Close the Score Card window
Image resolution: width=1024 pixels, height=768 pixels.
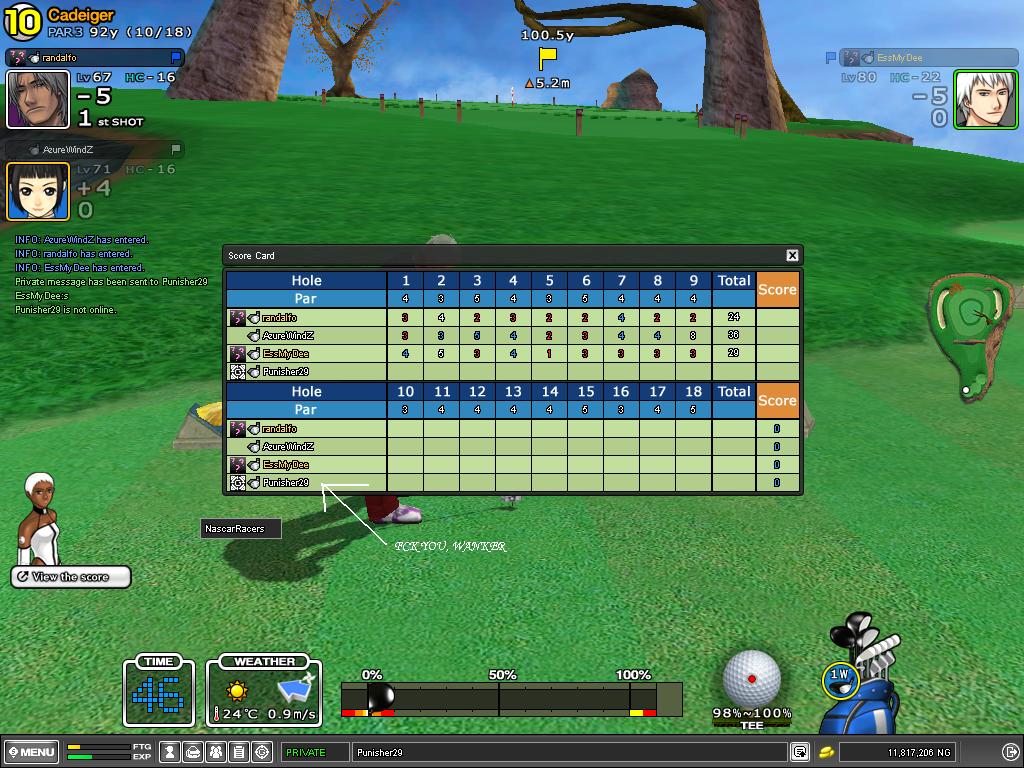(792, 255)
